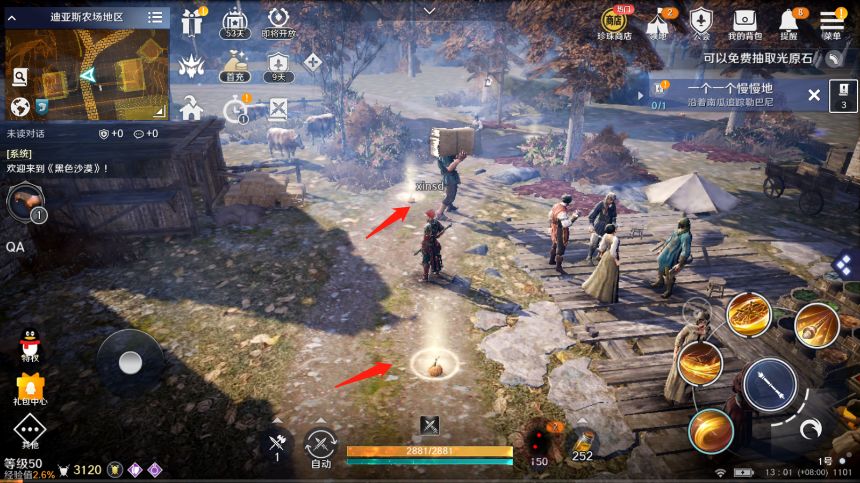Open my backpack (我的背包)
Screen dimensions: 860x483
744,21
